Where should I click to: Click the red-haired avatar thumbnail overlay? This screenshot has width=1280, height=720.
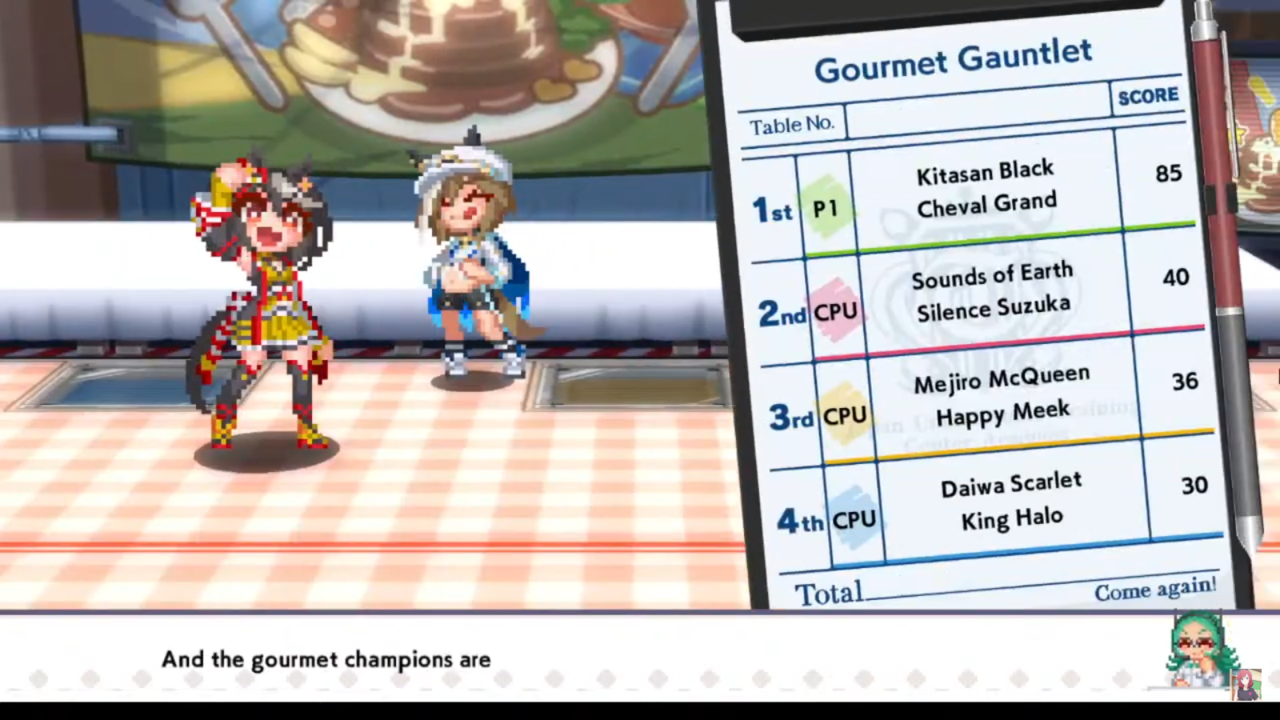point(1246,684)
